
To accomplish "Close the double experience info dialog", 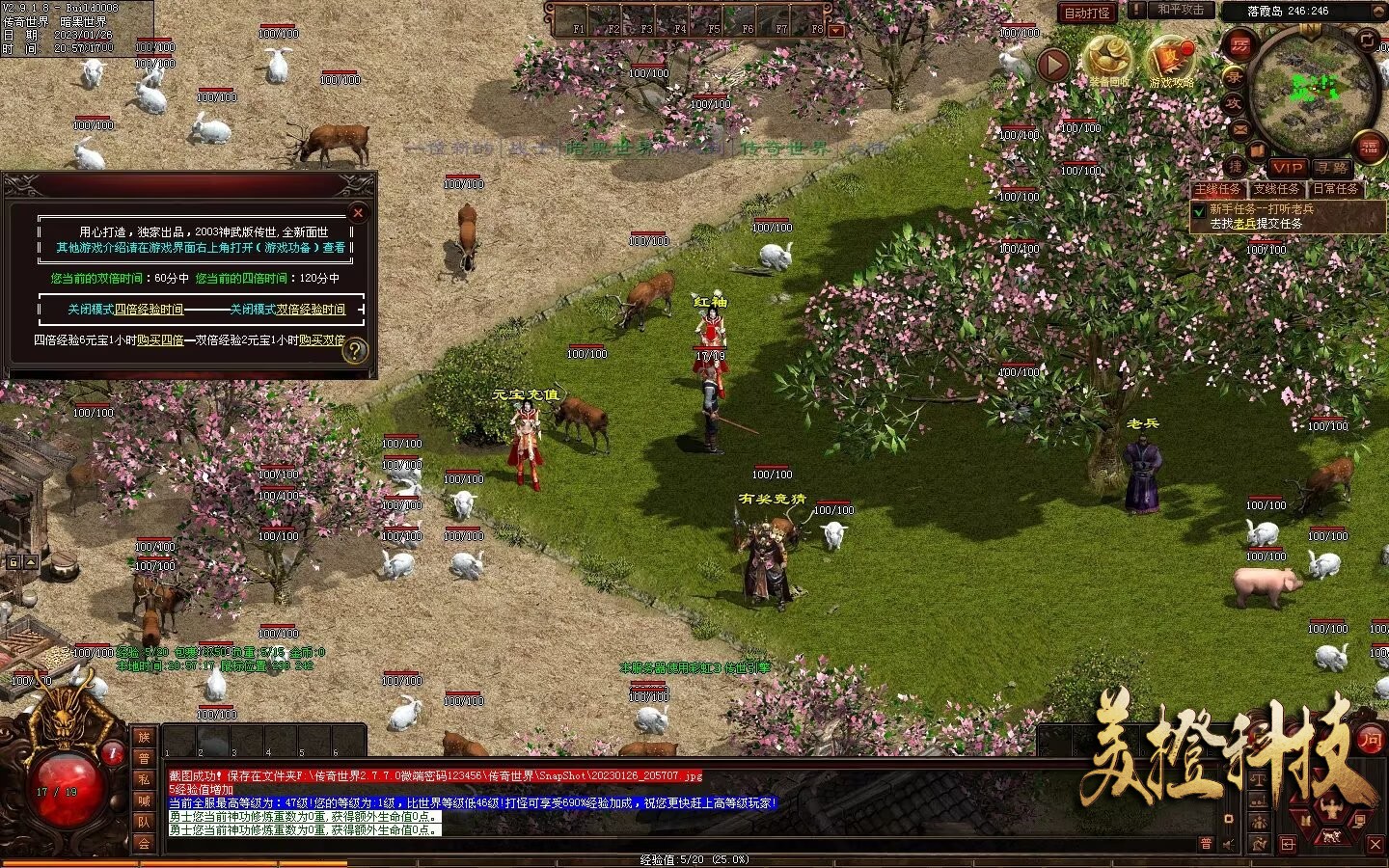I will 358,212.
